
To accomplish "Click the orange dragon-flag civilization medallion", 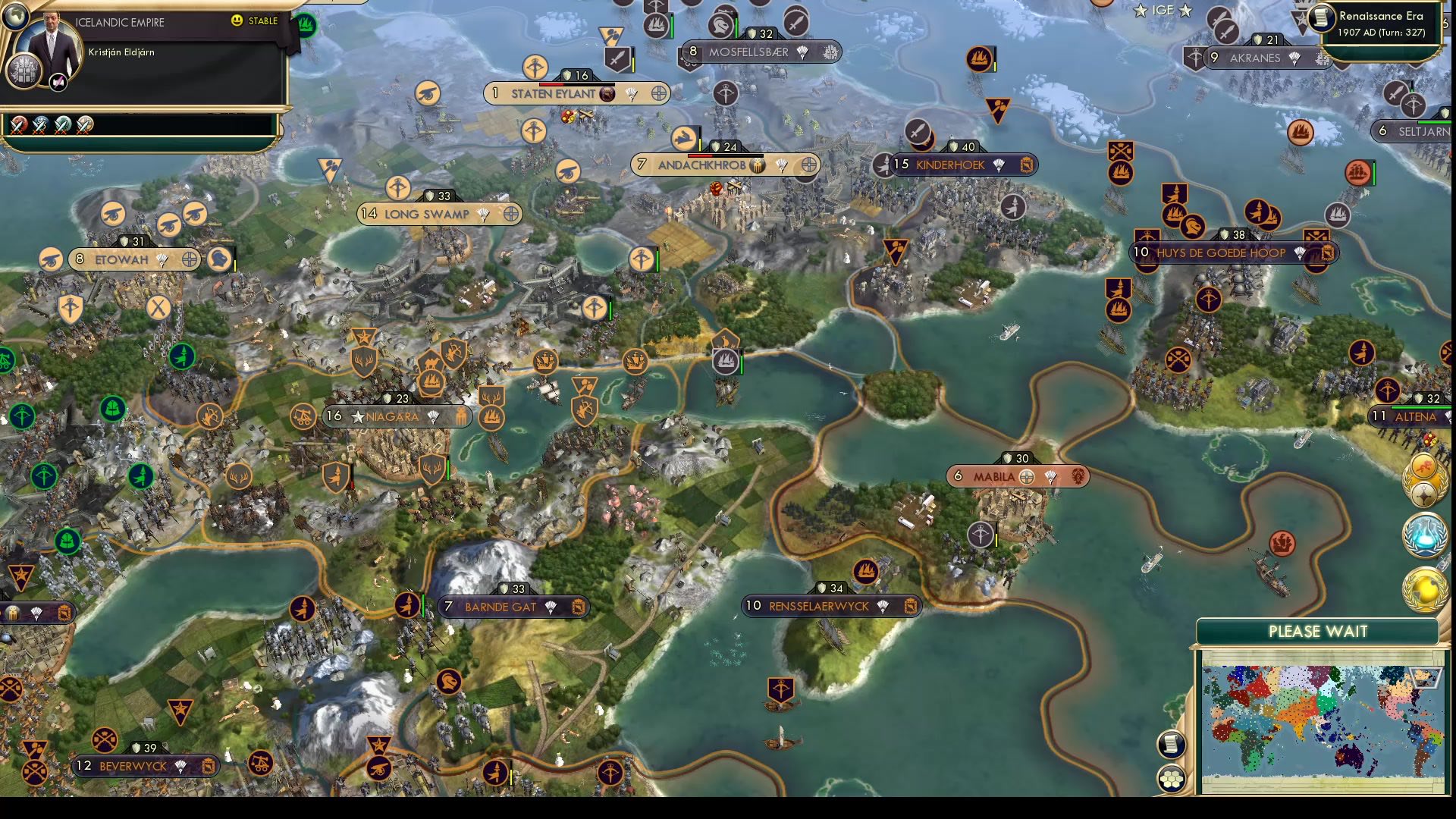I will click(x=1424, y=466).
